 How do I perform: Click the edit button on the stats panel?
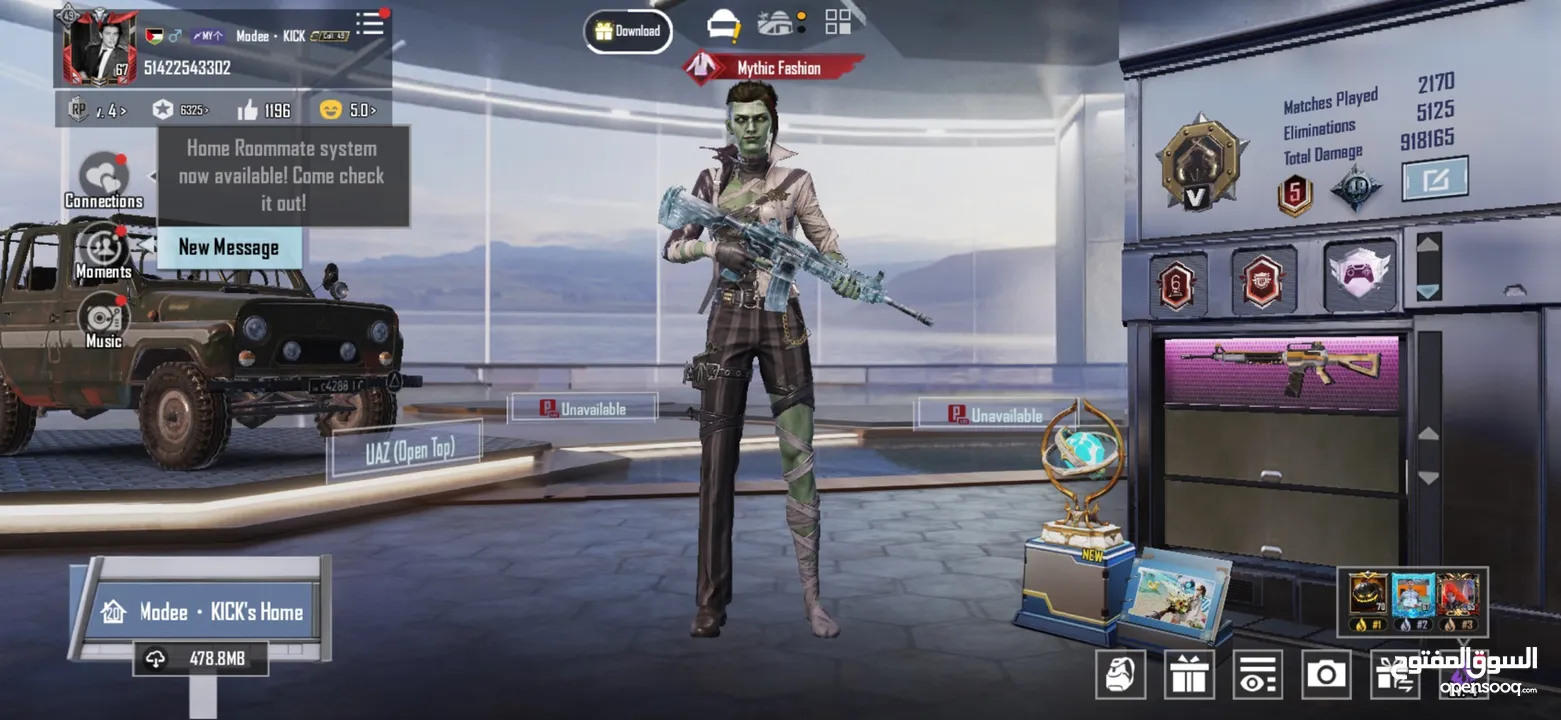tap(1434, 179)
